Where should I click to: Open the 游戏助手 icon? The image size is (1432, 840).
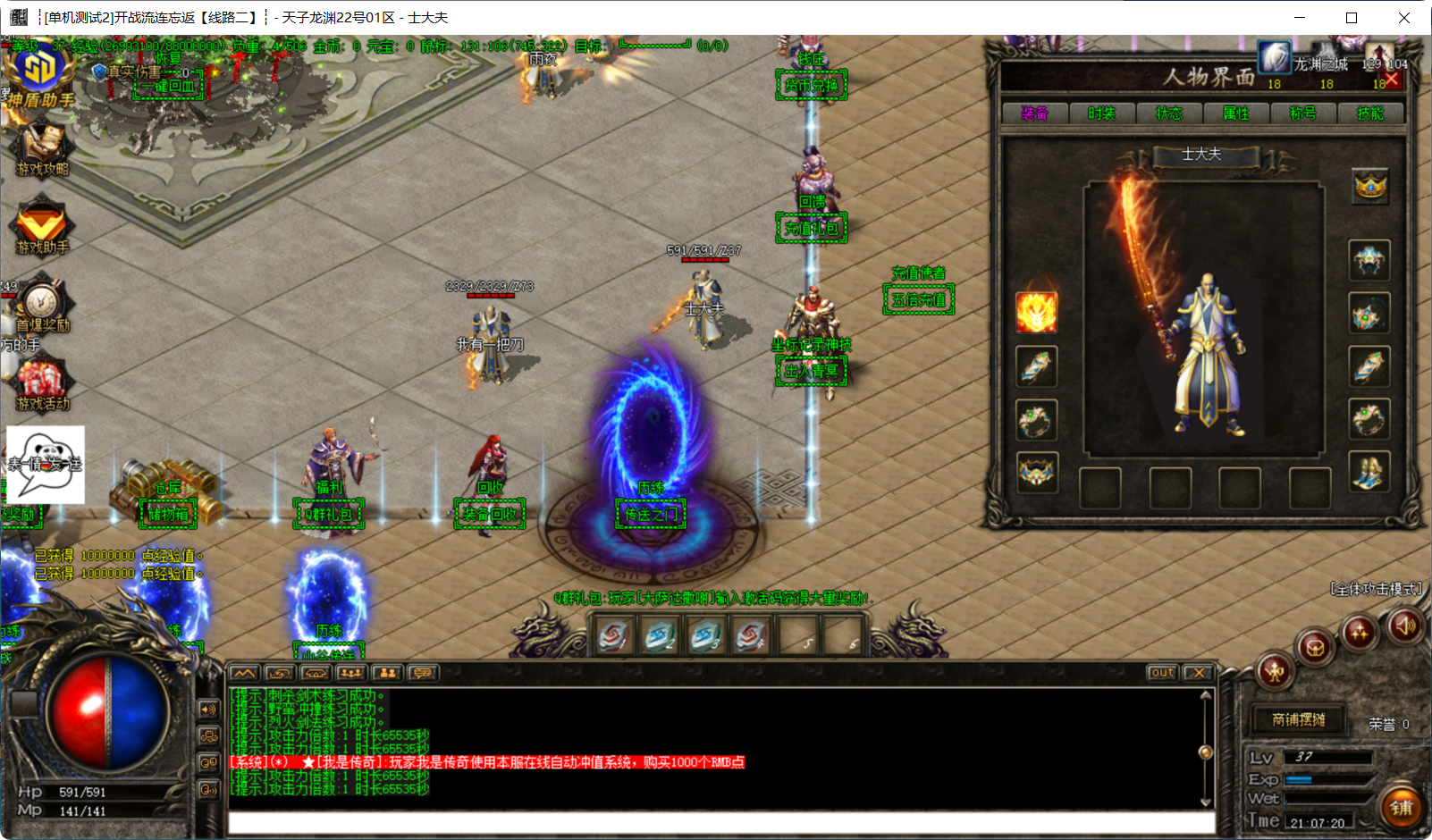[x=41, y=227]
